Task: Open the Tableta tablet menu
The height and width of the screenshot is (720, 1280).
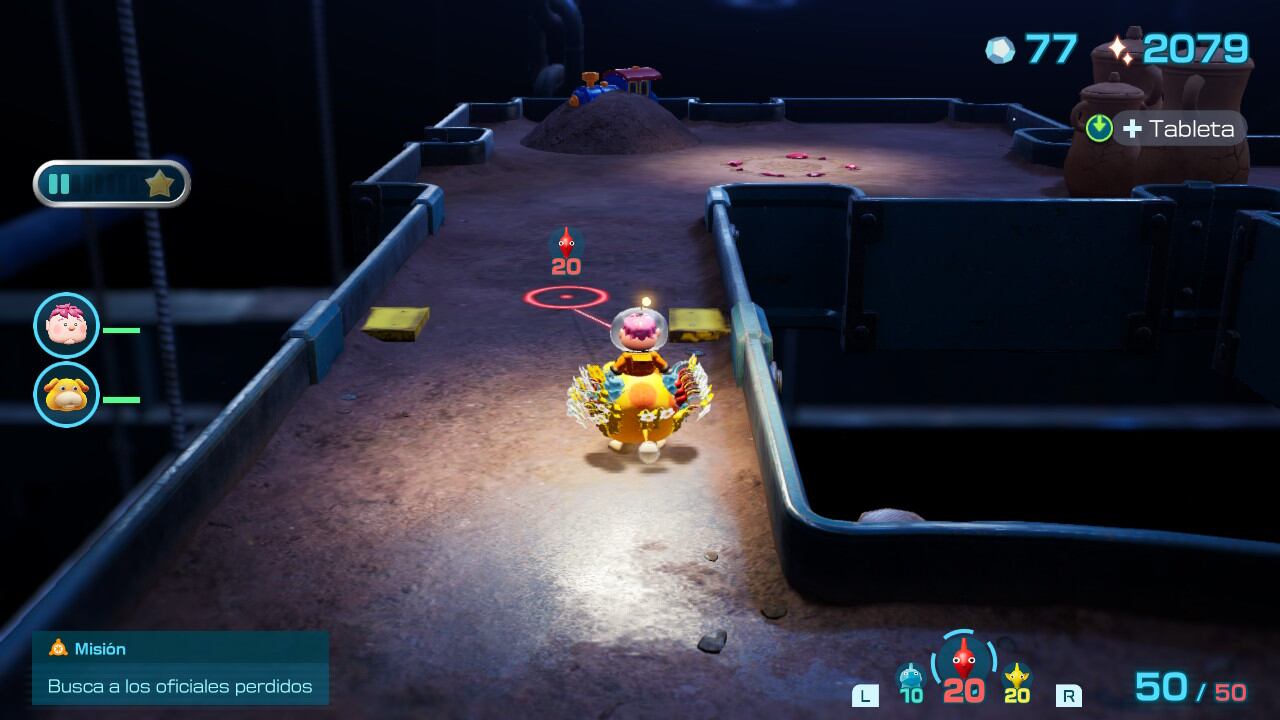Action: [1167, 128]
